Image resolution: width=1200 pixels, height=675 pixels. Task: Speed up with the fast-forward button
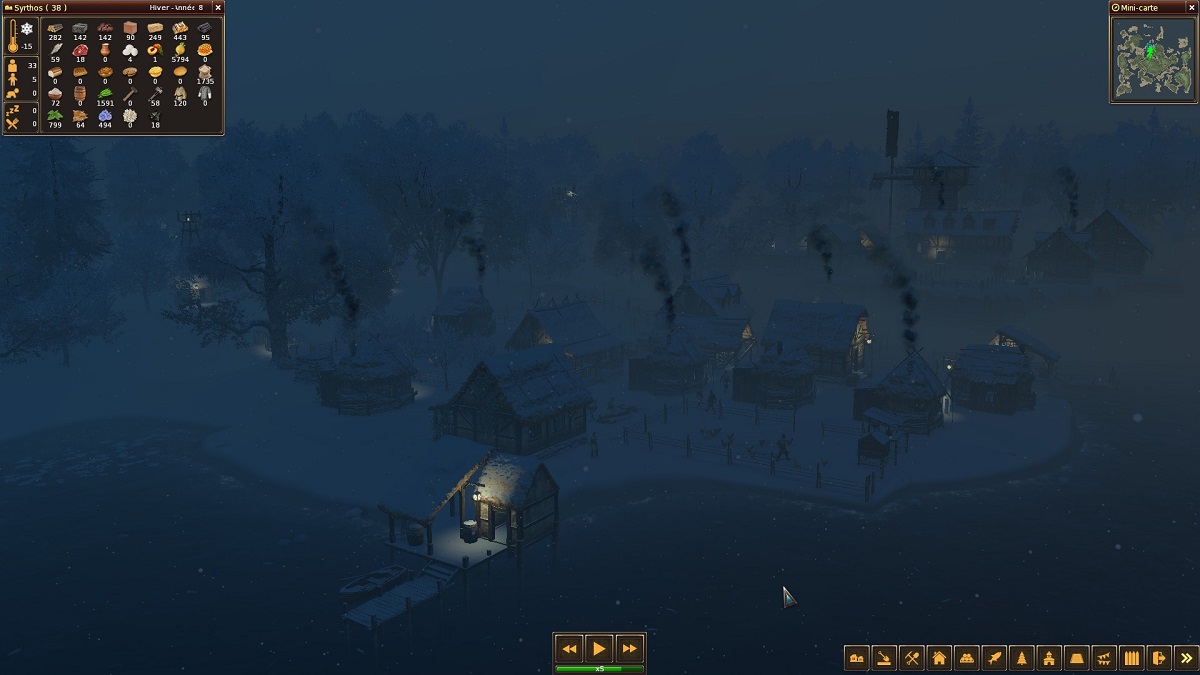pos(629,648)
